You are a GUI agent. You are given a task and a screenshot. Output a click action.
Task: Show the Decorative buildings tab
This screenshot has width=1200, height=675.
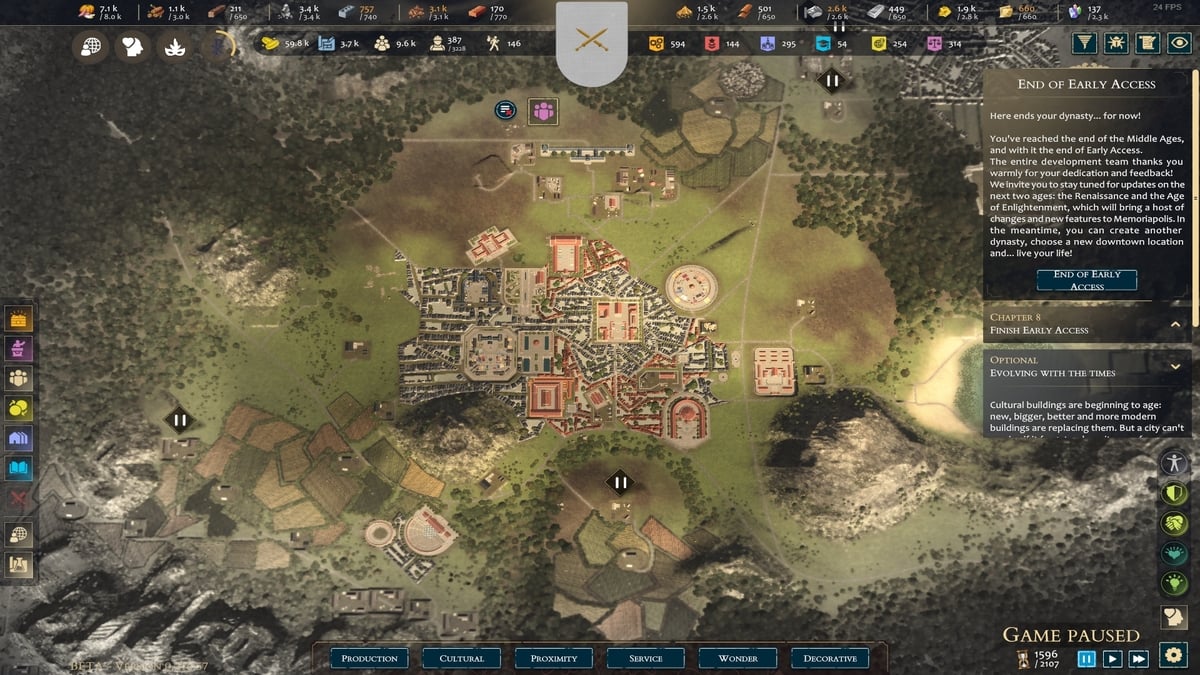pos(829,658)
